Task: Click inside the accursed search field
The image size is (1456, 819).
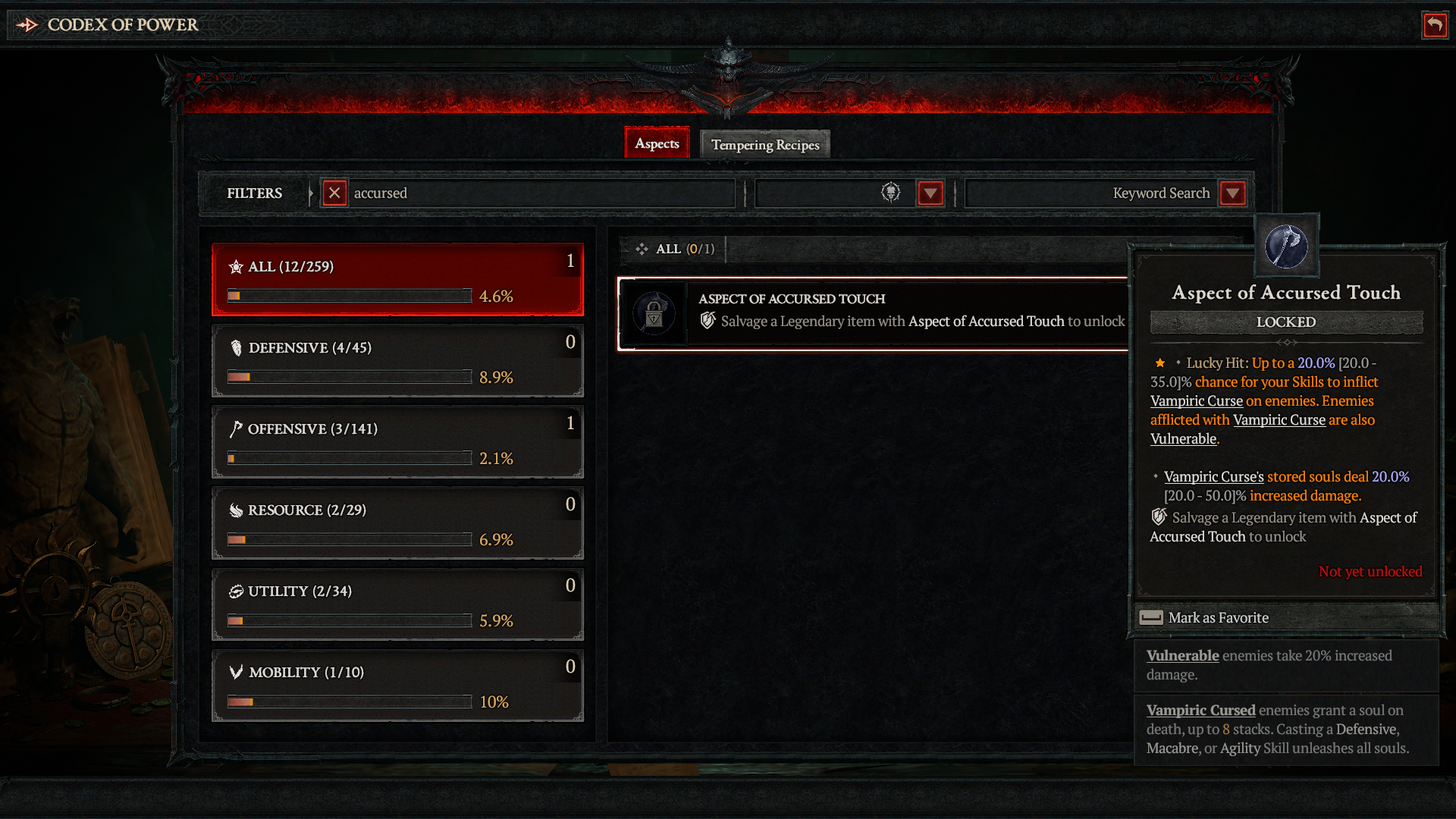Action: (x=531, y=193)
